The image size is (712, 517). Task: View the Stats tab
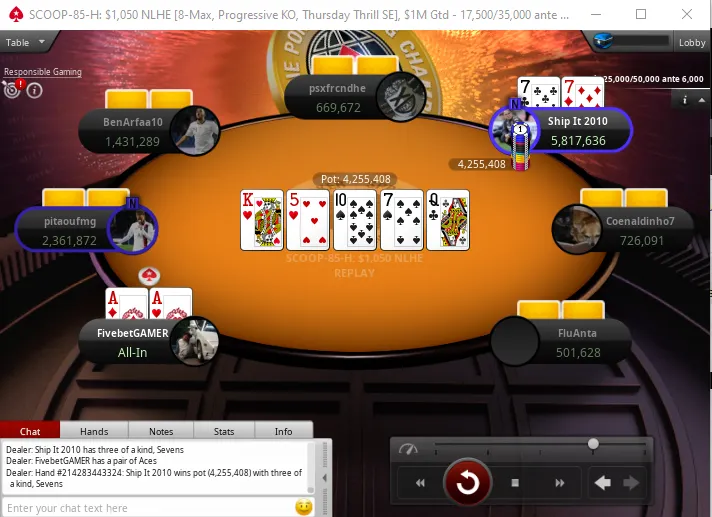pyautogui.click(x=224, y=431)
